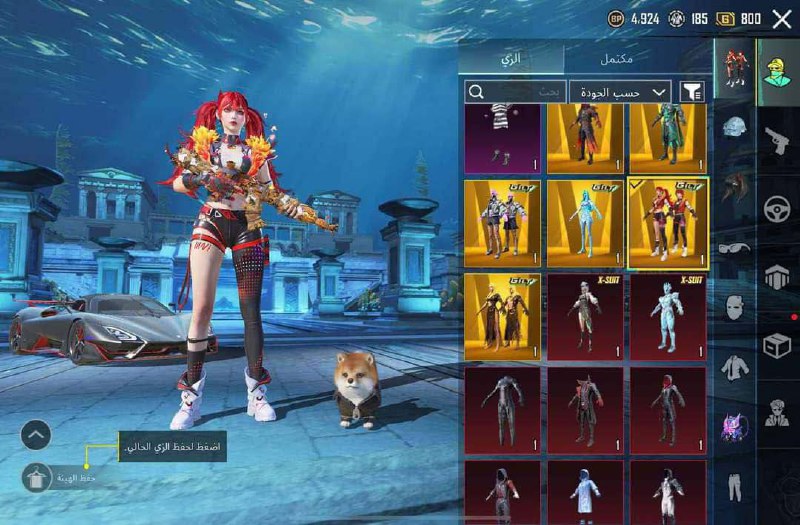The image size is (800, 525).
Task: Open the jacket tops category
Action: (x=735, y=367)
